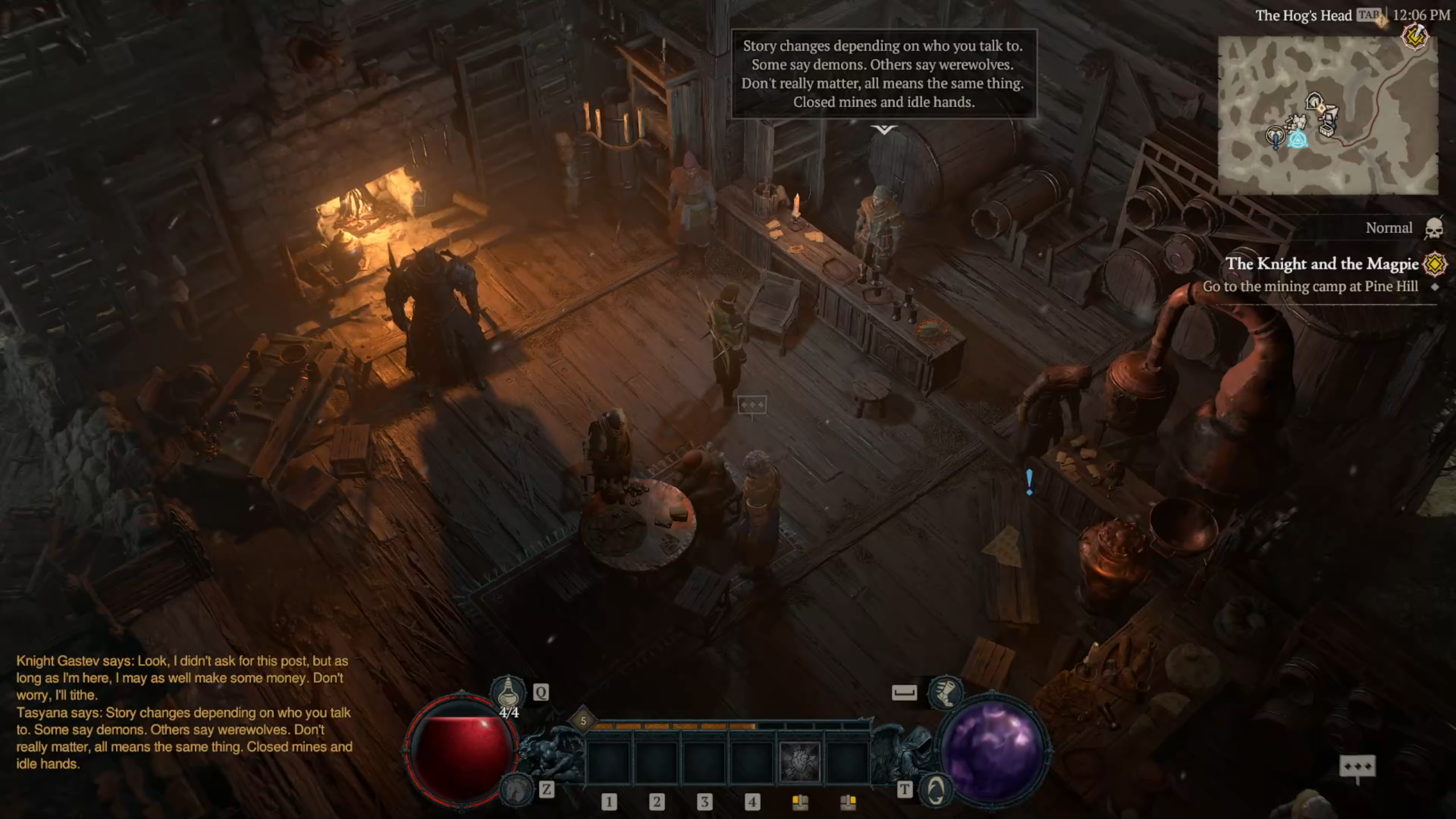This screenshot has width=1456, height=819.
Task: Open the chat bubble button in the corner
Action: point(1357,767)
